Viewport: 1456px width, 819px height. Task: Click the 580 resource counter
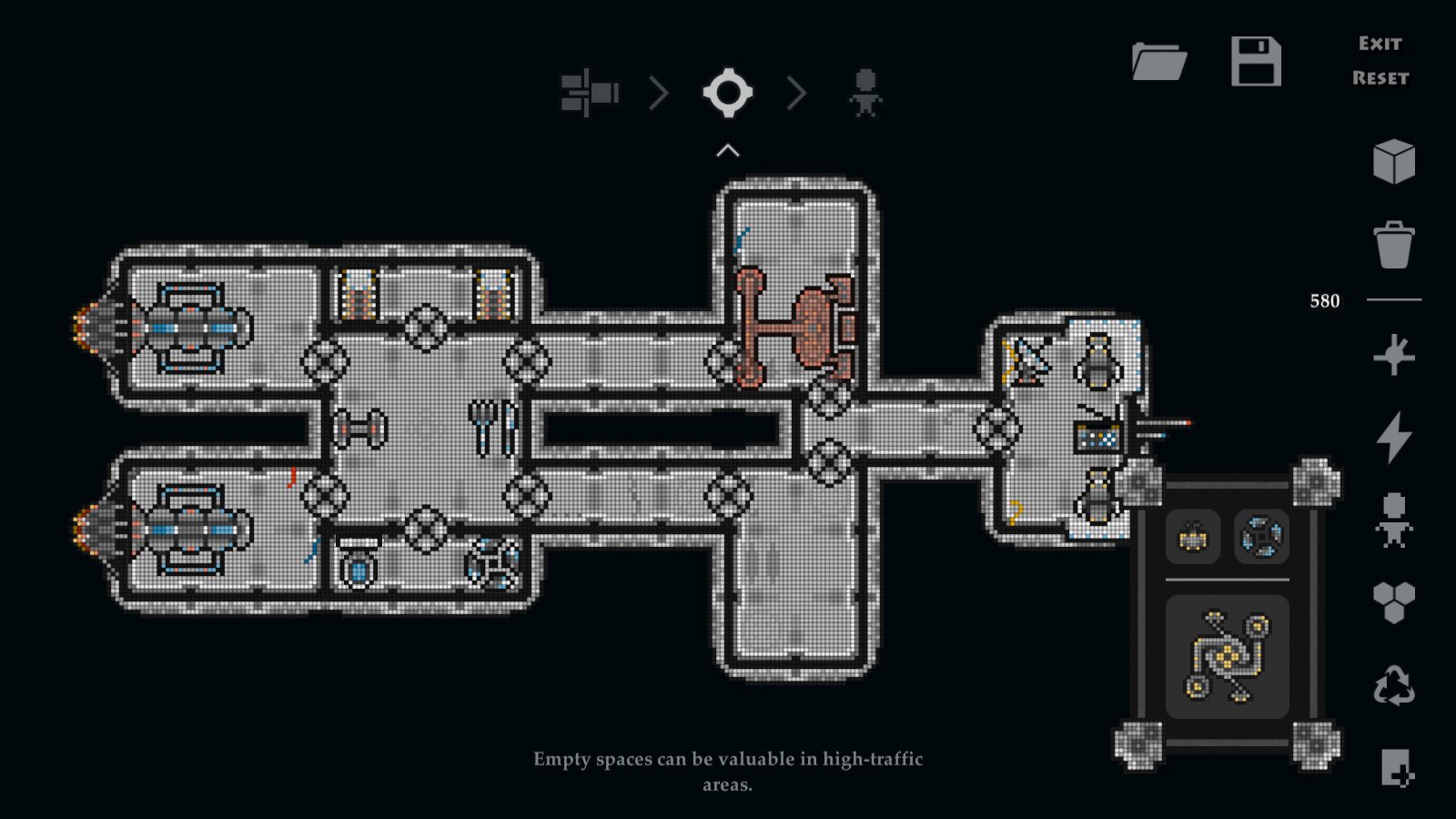(x=1324, y=300)
